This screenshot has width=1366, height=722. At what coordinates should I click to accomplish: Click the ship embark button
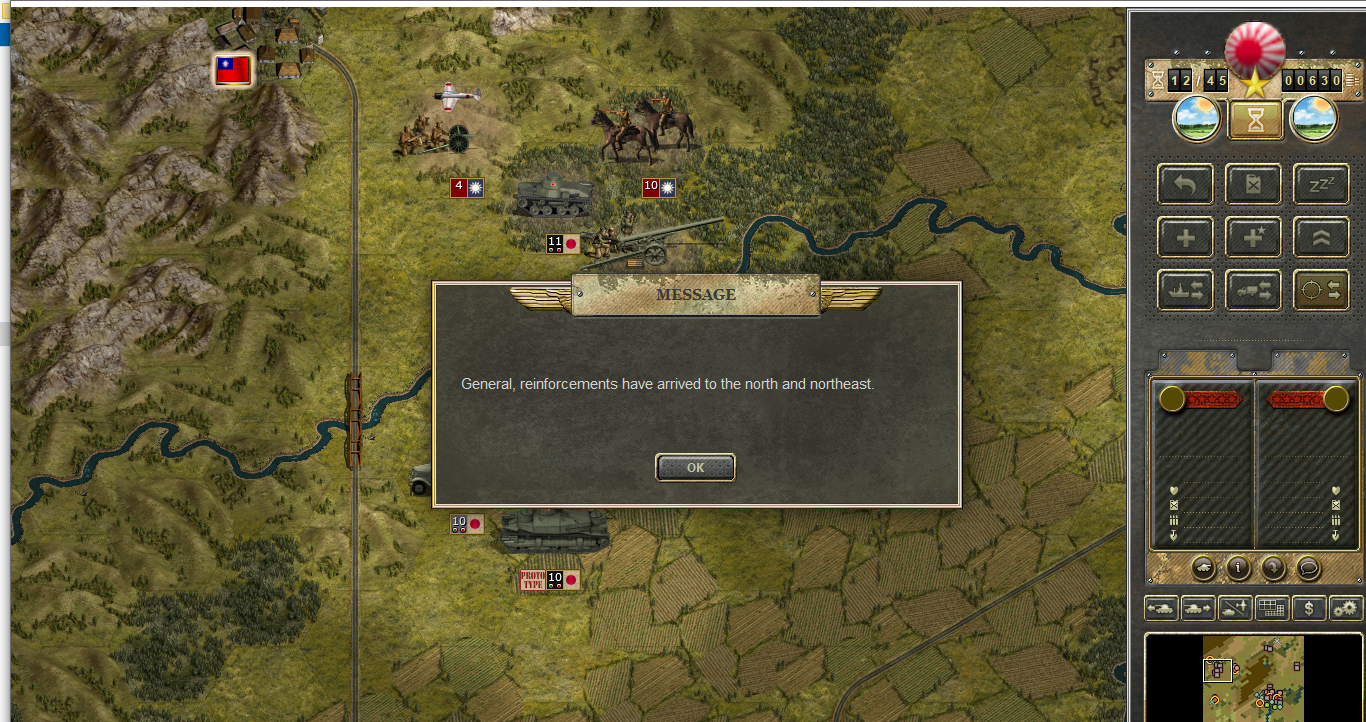(x=1185, y=290)
